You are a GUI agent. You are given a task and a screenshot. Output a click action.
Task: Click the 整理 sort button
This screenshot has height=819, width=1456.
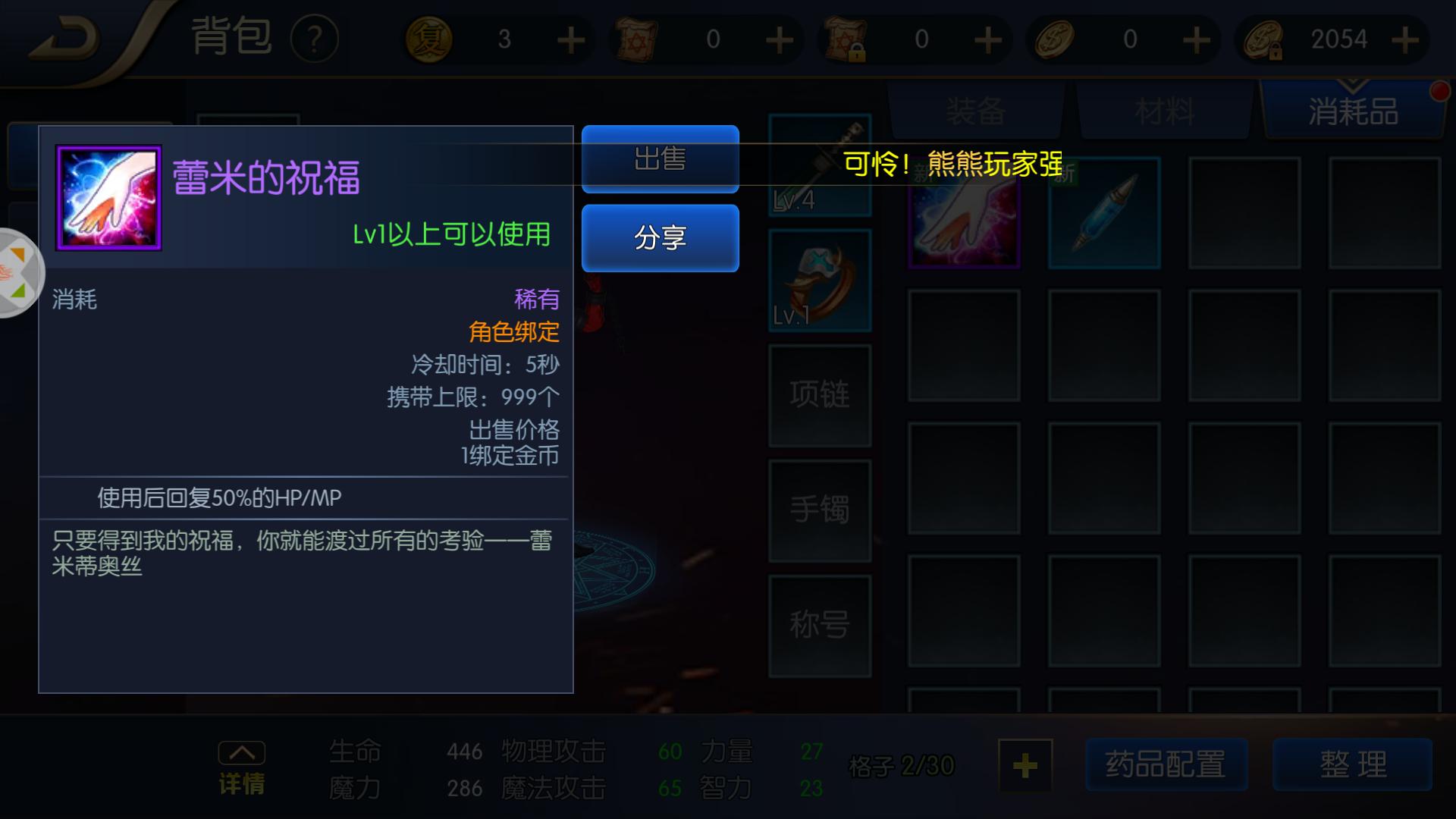(x=1352, y=766)
